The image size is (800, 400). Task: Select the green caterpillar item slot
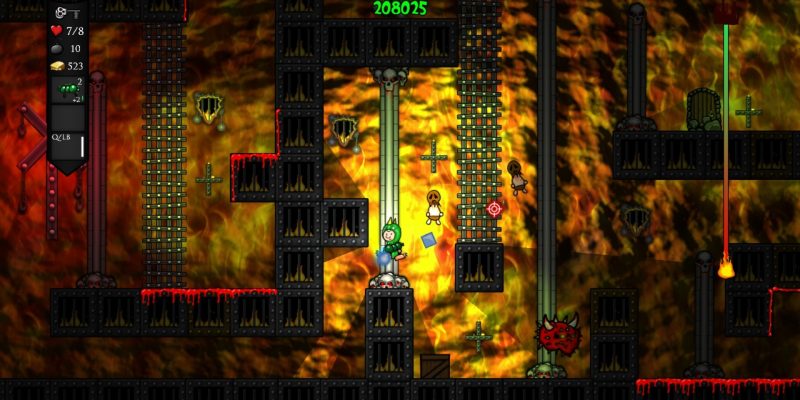pyautogui.click(x=68, y=93)
